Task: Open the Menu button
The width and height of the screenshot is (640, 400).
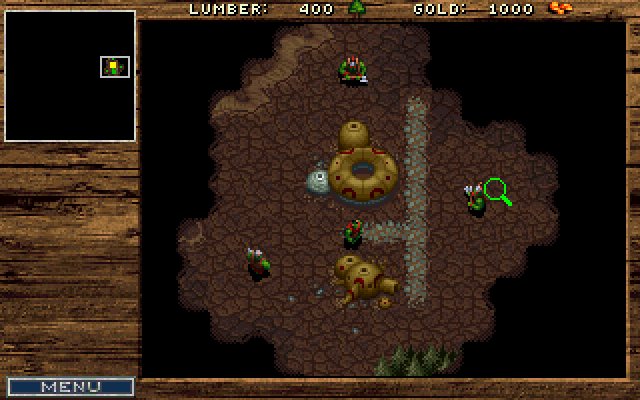Action: (70, 386)
